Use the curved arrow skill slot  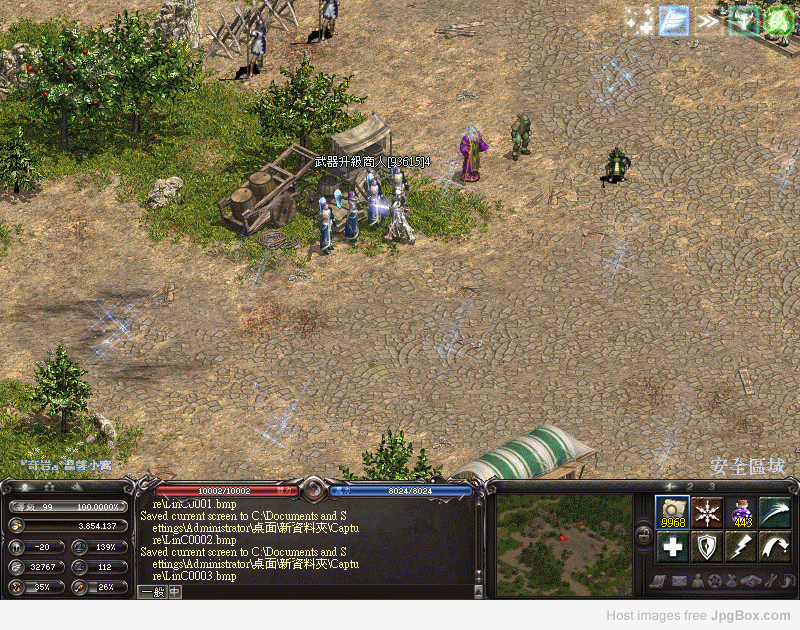coord(775,546)
